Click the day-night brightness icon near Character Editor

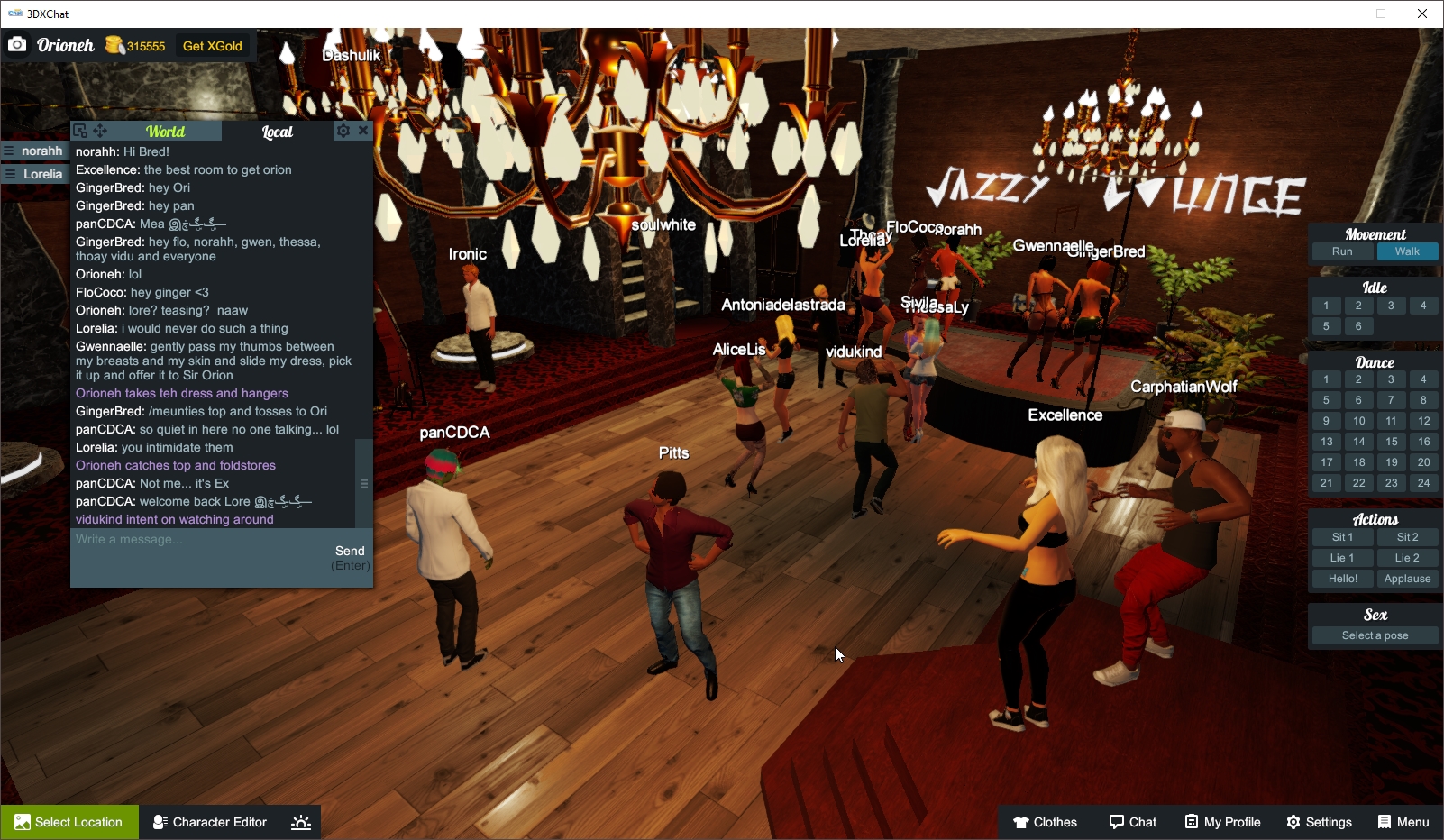(x=300, y=821)
